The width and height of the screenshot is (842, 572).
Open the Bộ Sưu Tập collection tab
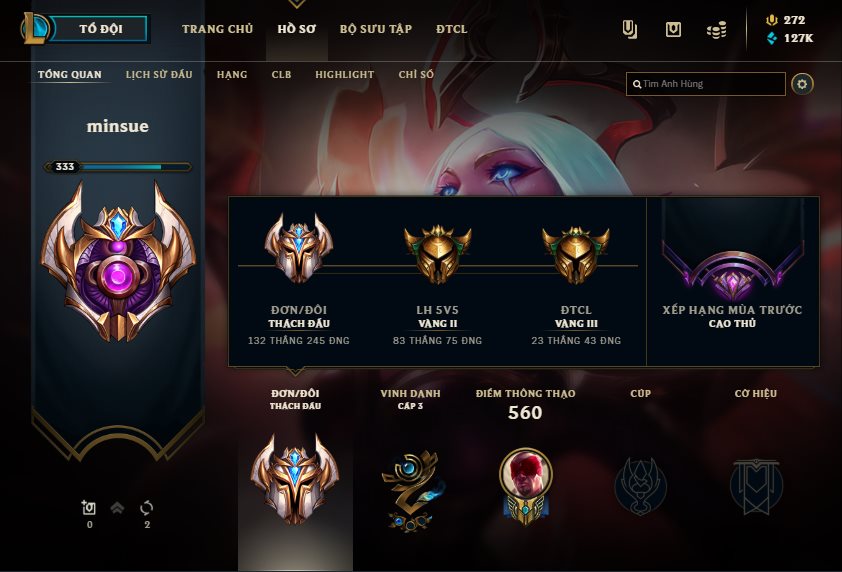(376, 29)
